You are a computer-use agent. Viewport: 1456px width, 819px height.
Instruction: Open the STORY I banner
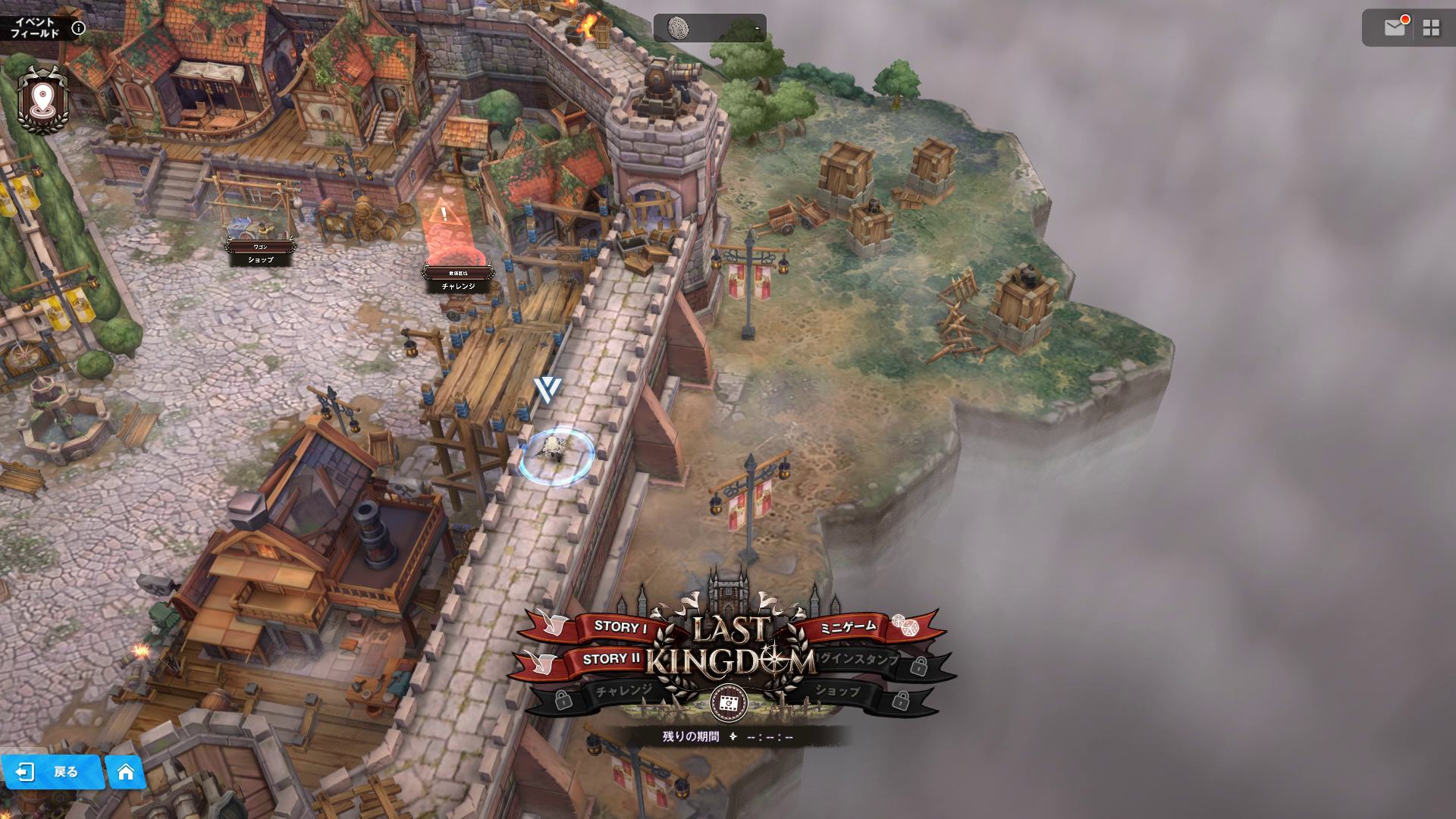618,627
